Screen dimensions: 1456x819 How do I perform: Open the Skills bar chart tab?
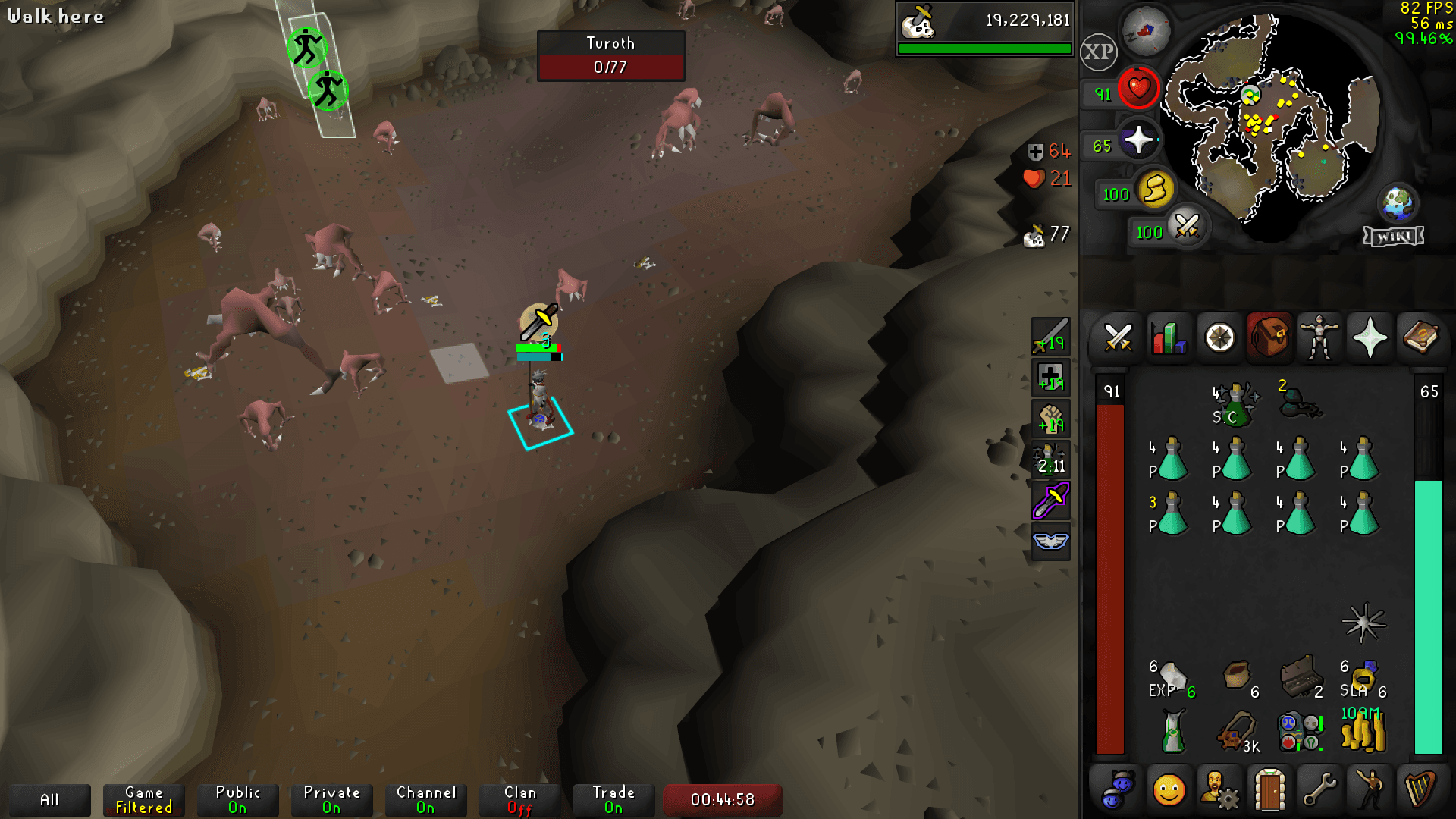click(x=1166, y=339)
